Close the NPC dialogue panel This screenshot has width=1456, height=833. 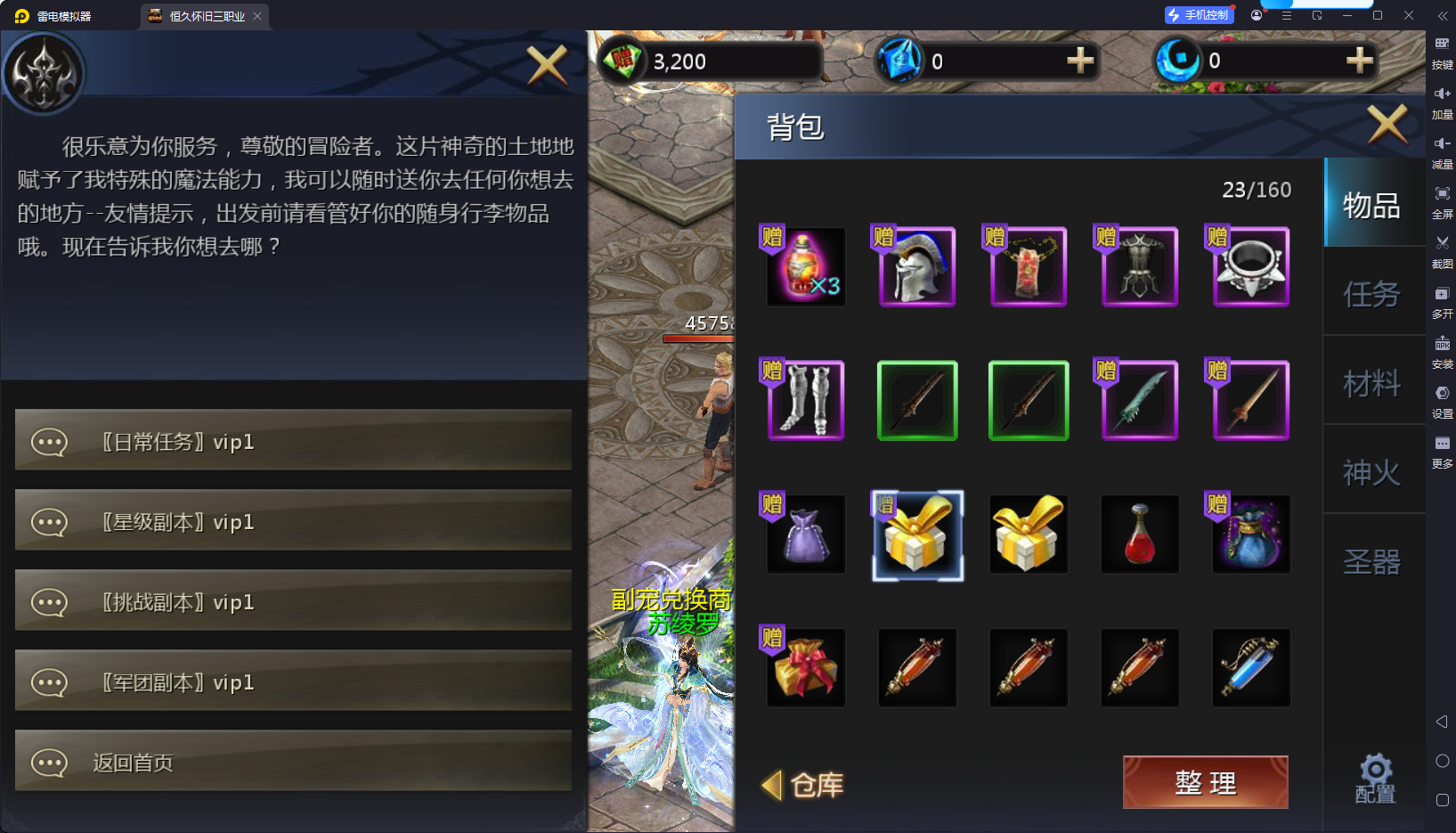[x=547, y=64]
